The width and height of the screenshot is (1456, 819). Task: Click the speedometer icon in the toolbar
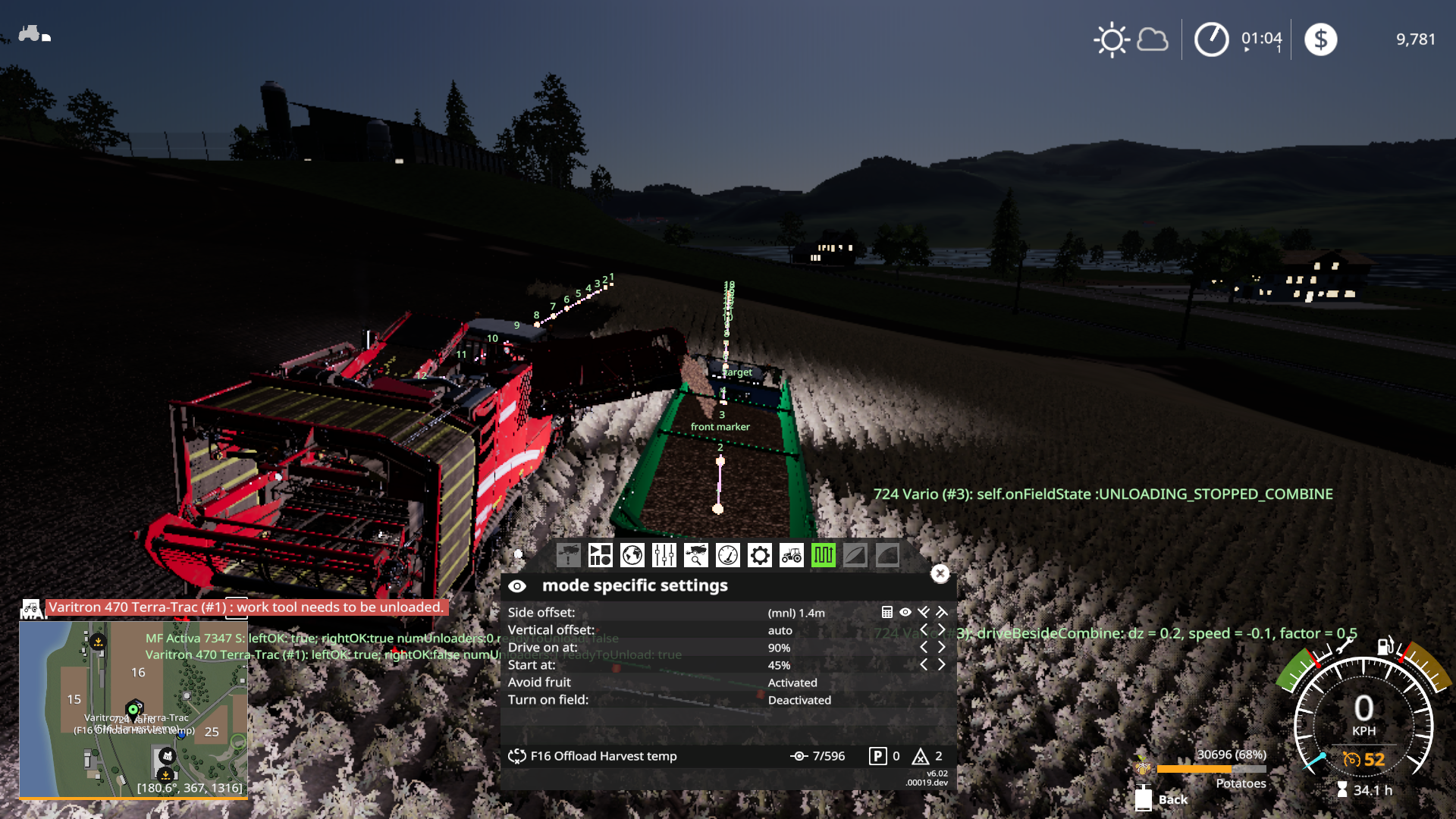[x=728, y=555]
